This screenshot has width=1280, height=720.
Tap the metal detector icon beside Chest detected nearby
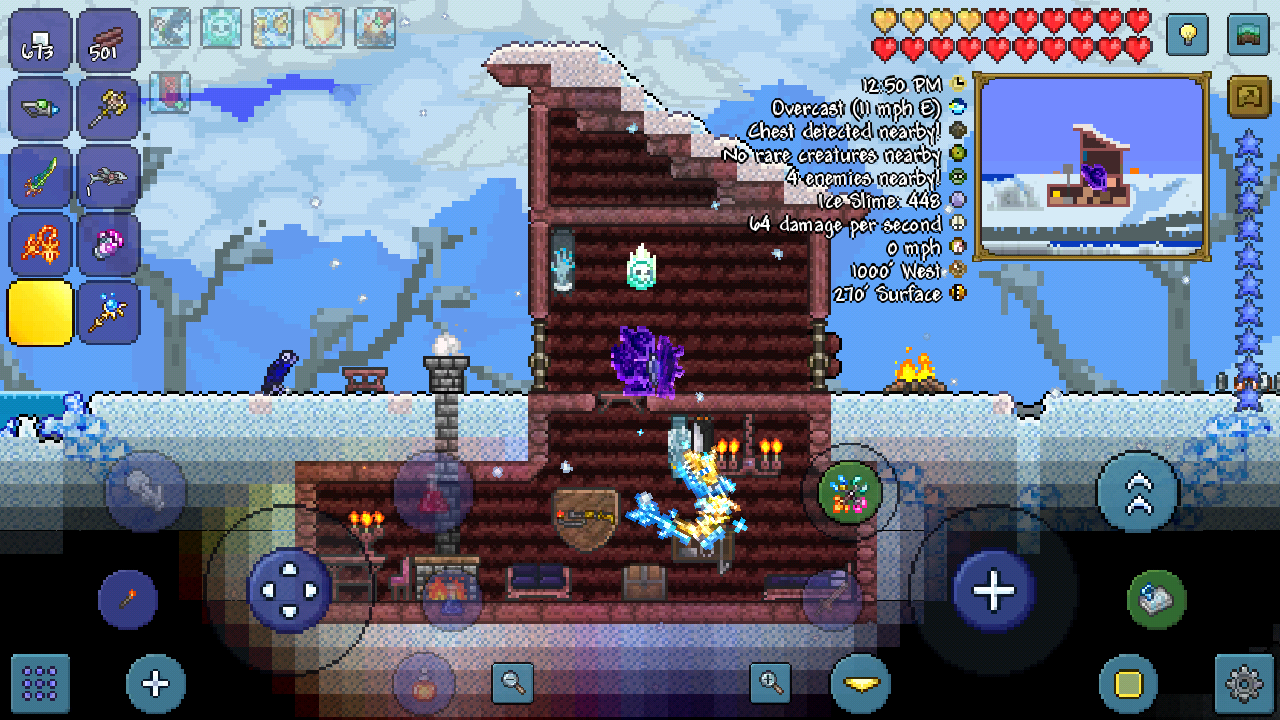coord(957,130)
